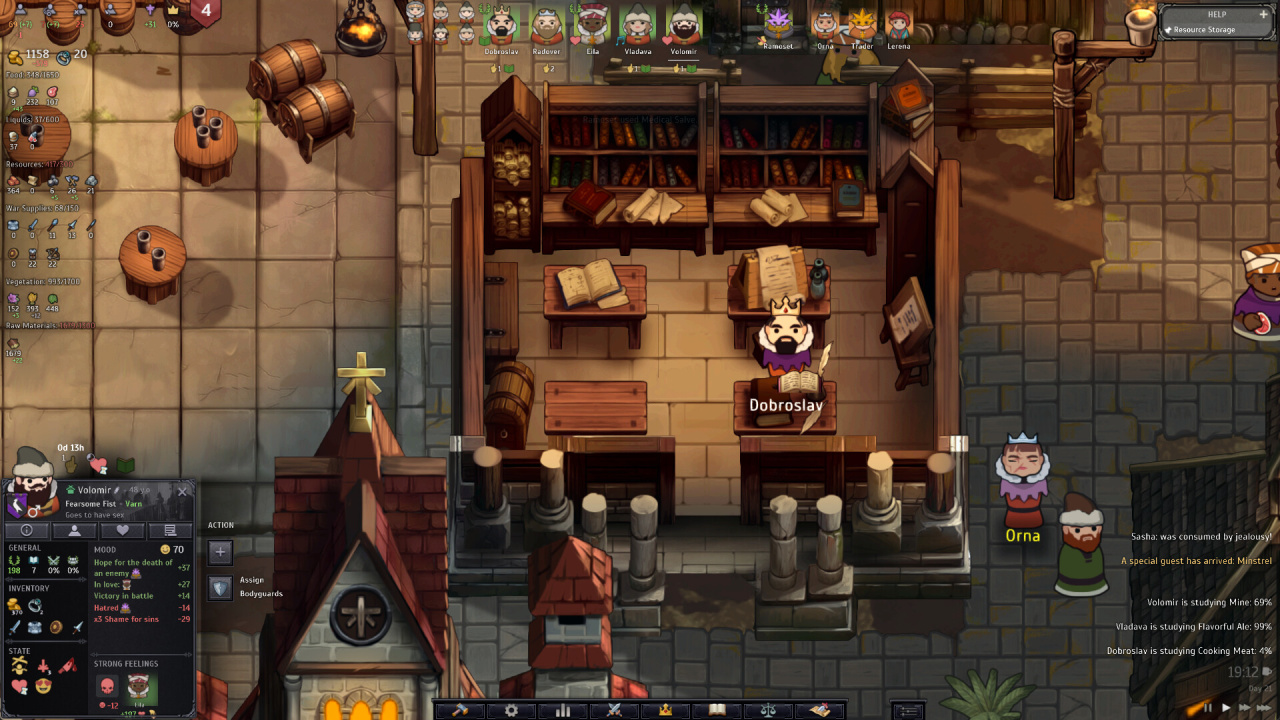Viewport: 1280px width, 720px height.
Task: Open the info tab in Volomir's panel
Action: pyautogui.click(x=27, y=530)
